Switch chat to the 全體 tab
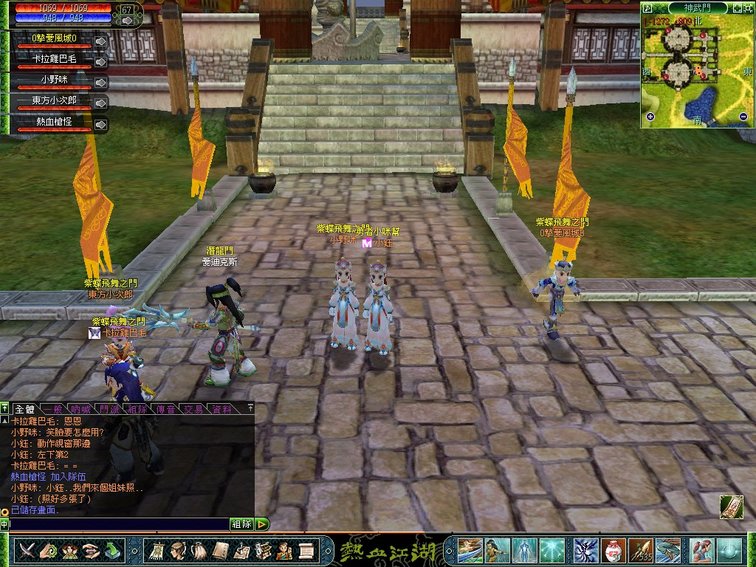 pyautogui.click(x=23, y=409)
